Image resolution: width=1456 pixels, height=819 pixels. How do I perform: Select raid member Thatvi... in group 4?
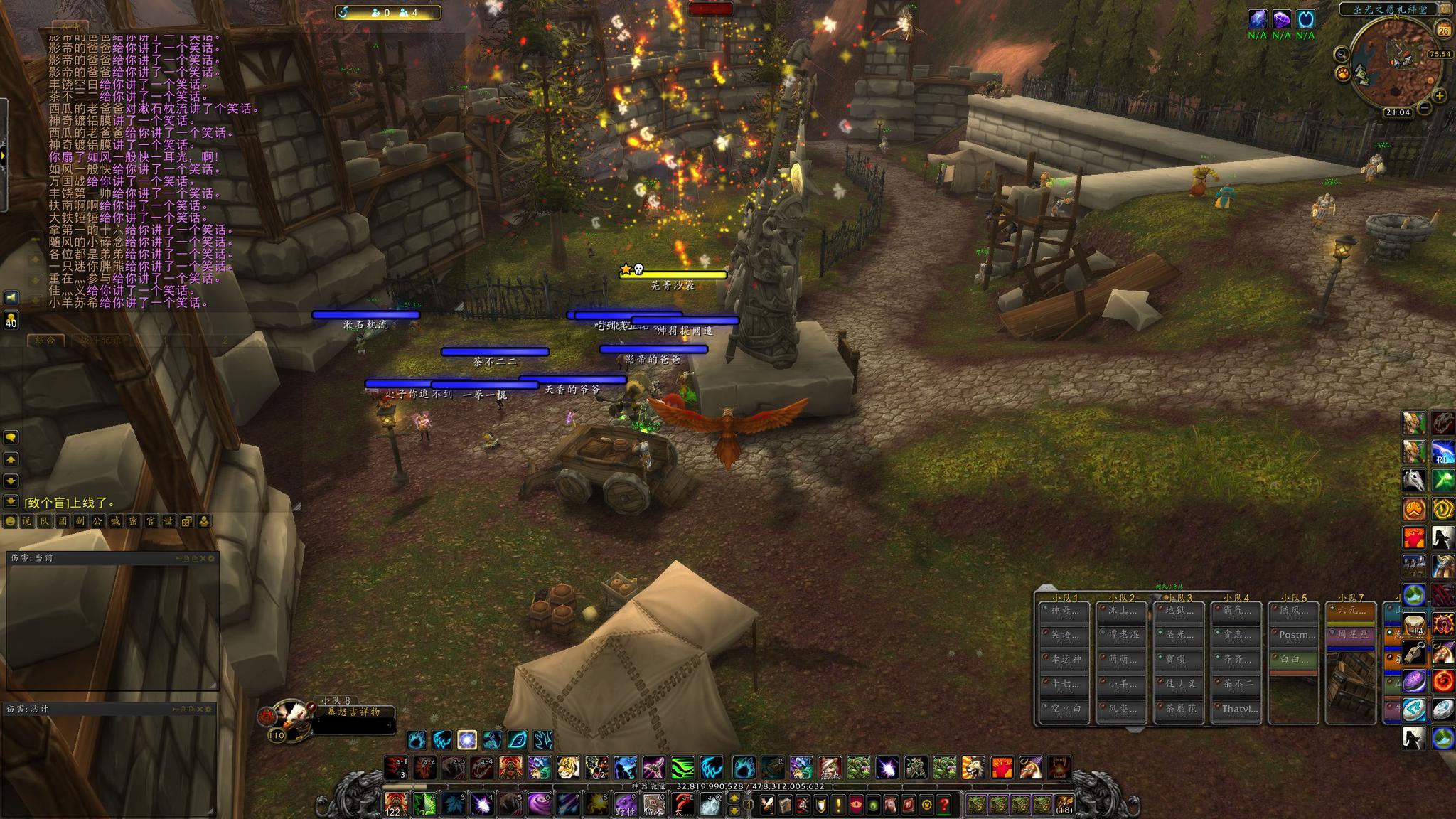click(x=1236, y=709)
